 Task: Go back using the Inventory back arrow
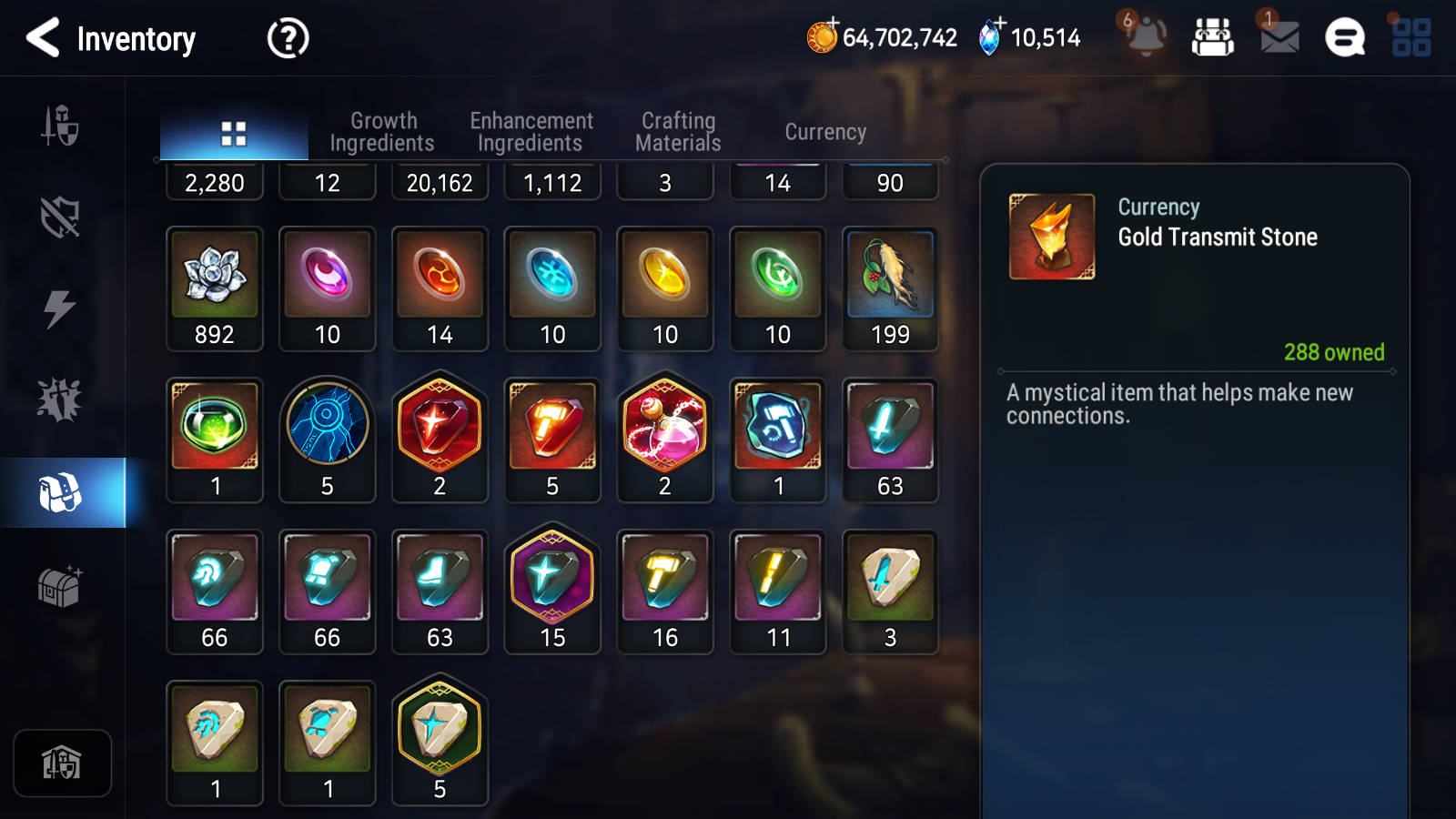(x=41, y=38)
